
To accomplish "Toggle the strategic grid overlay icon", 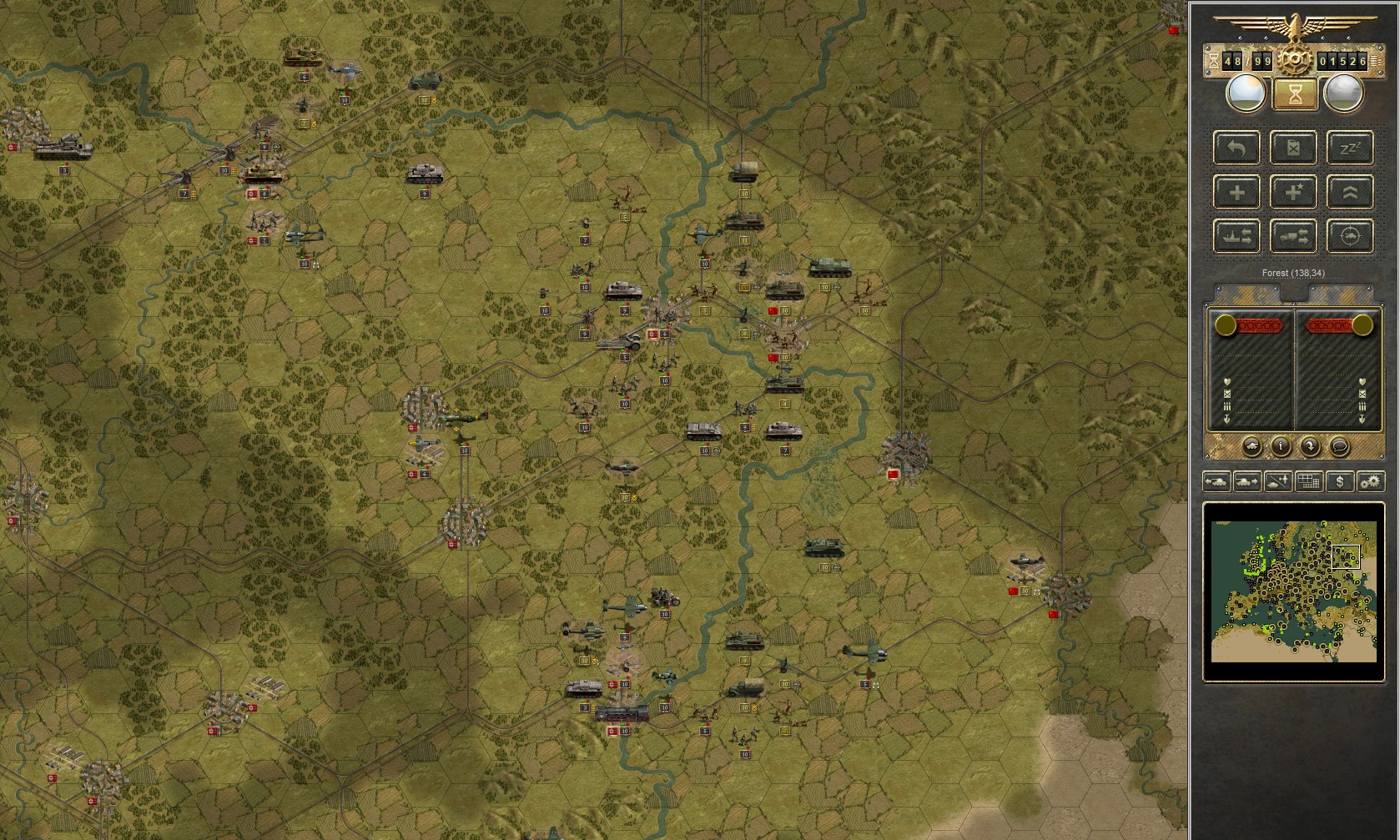I will point(1308,482).
